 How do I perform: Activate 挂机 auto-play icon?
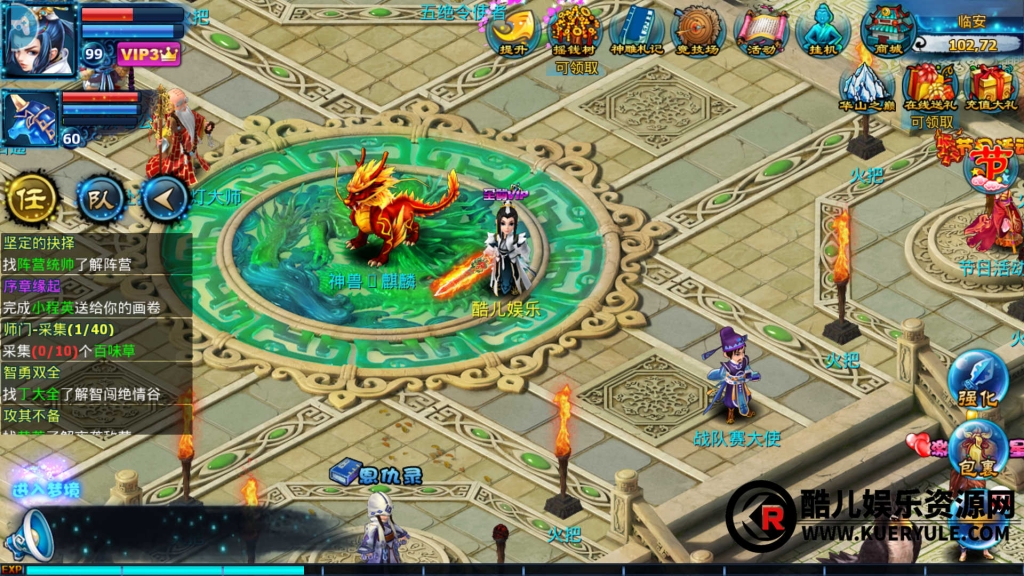[822, 30]
